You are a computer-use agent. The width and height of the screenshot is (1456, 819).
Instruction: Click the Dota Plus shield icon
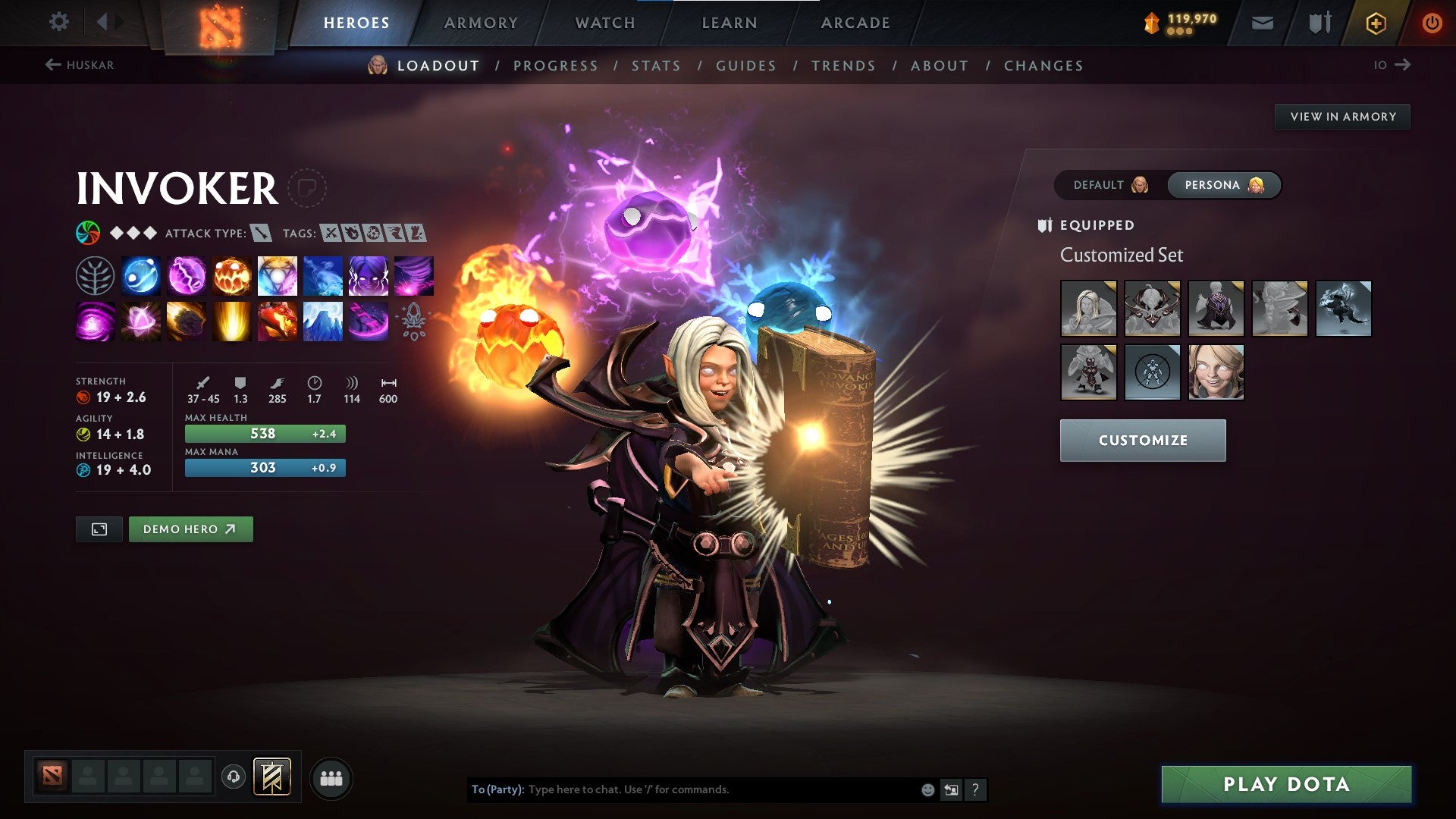pos(1375,23)
